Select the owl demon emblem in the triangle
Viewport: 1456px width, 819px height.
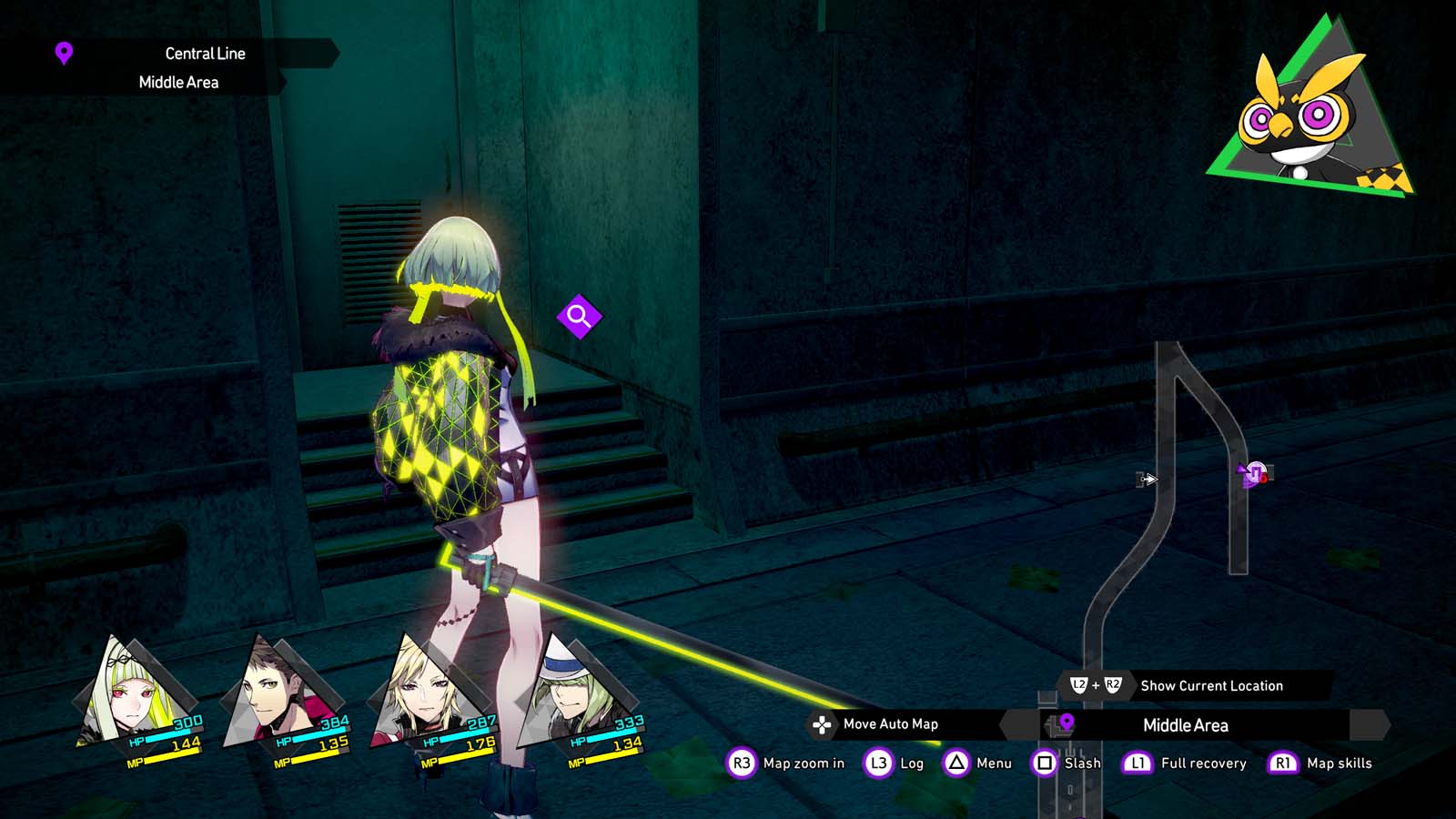point(1299,114)
